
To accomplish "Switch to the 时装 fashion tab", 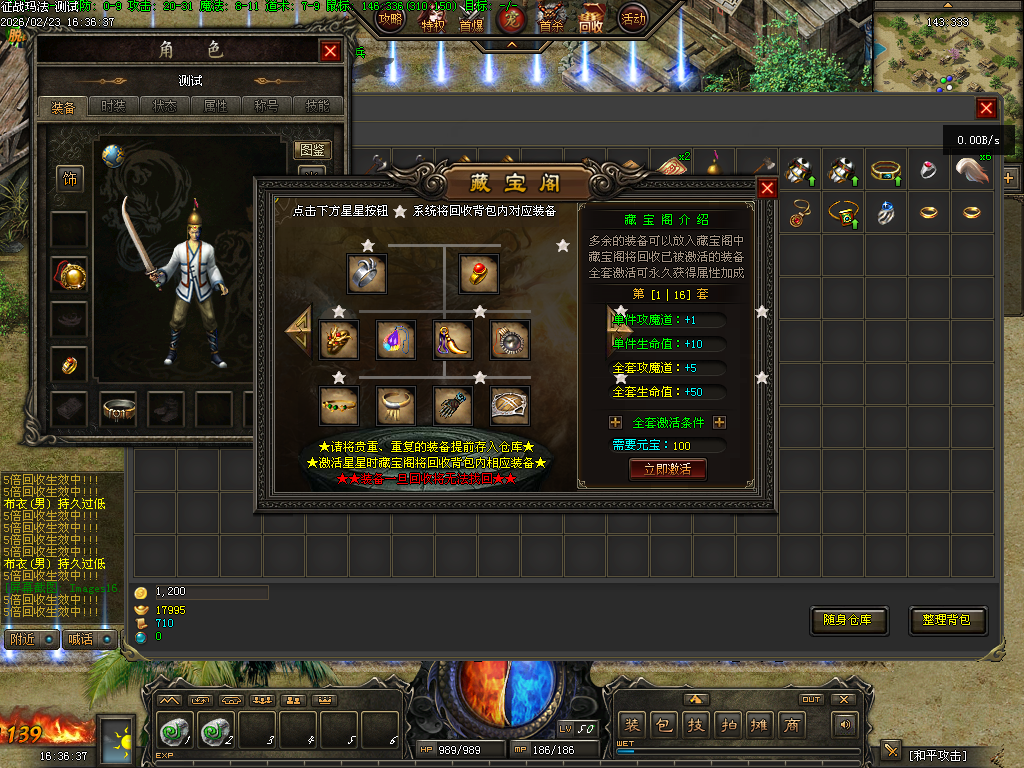I will [114, 106].
